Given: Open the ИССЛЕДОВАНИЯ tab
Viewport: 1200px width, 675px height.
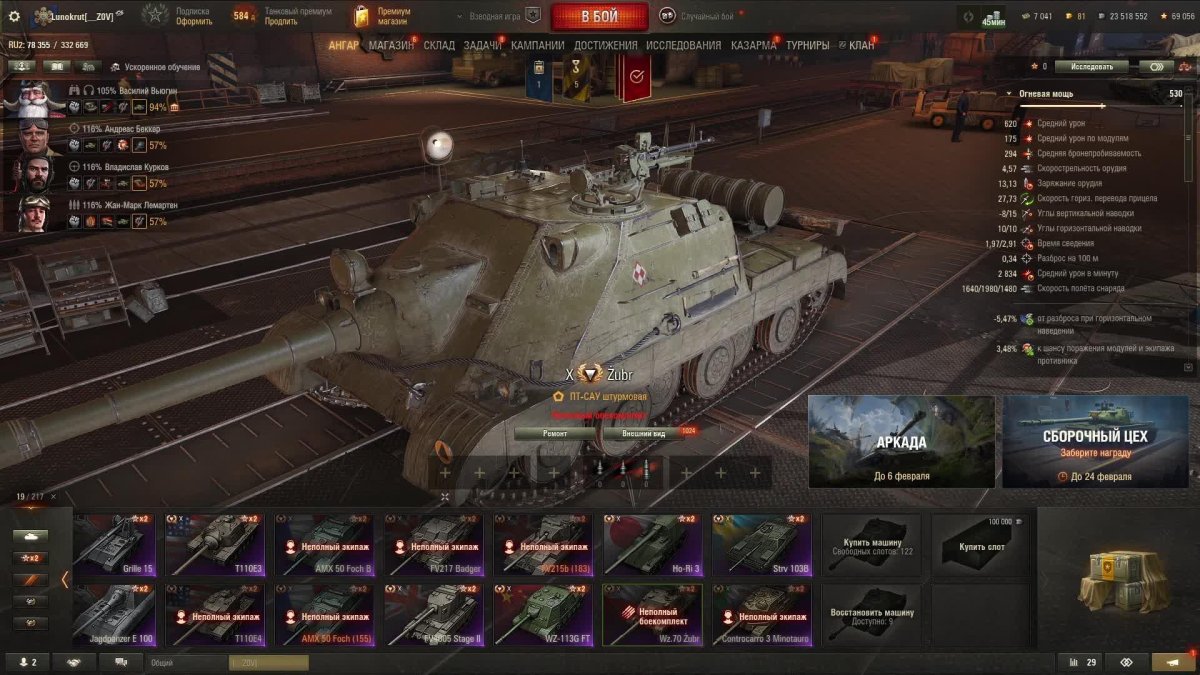Looking at the screenshot, I should tap(683, 46).
